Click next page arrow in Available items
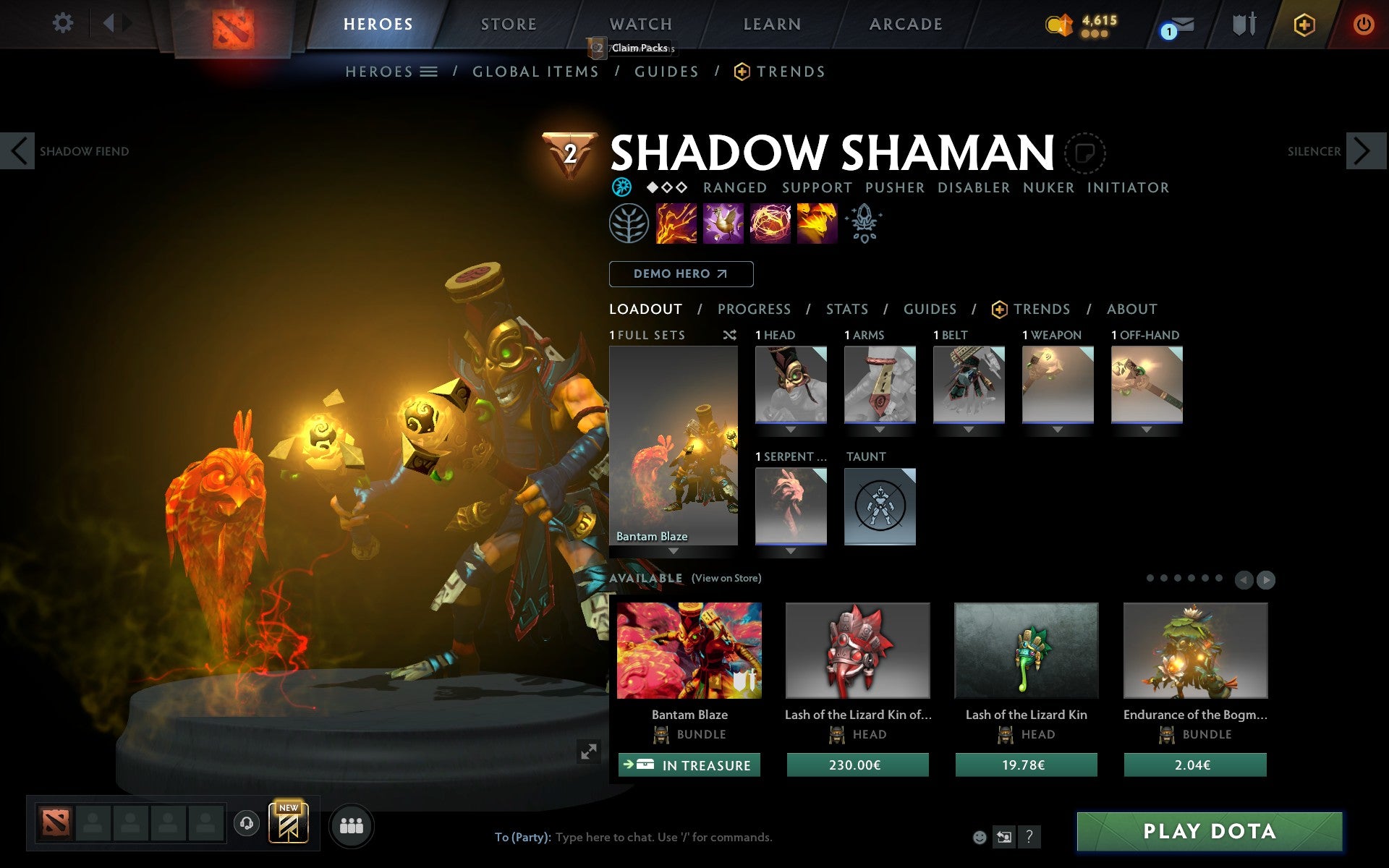 point(1265,579)
